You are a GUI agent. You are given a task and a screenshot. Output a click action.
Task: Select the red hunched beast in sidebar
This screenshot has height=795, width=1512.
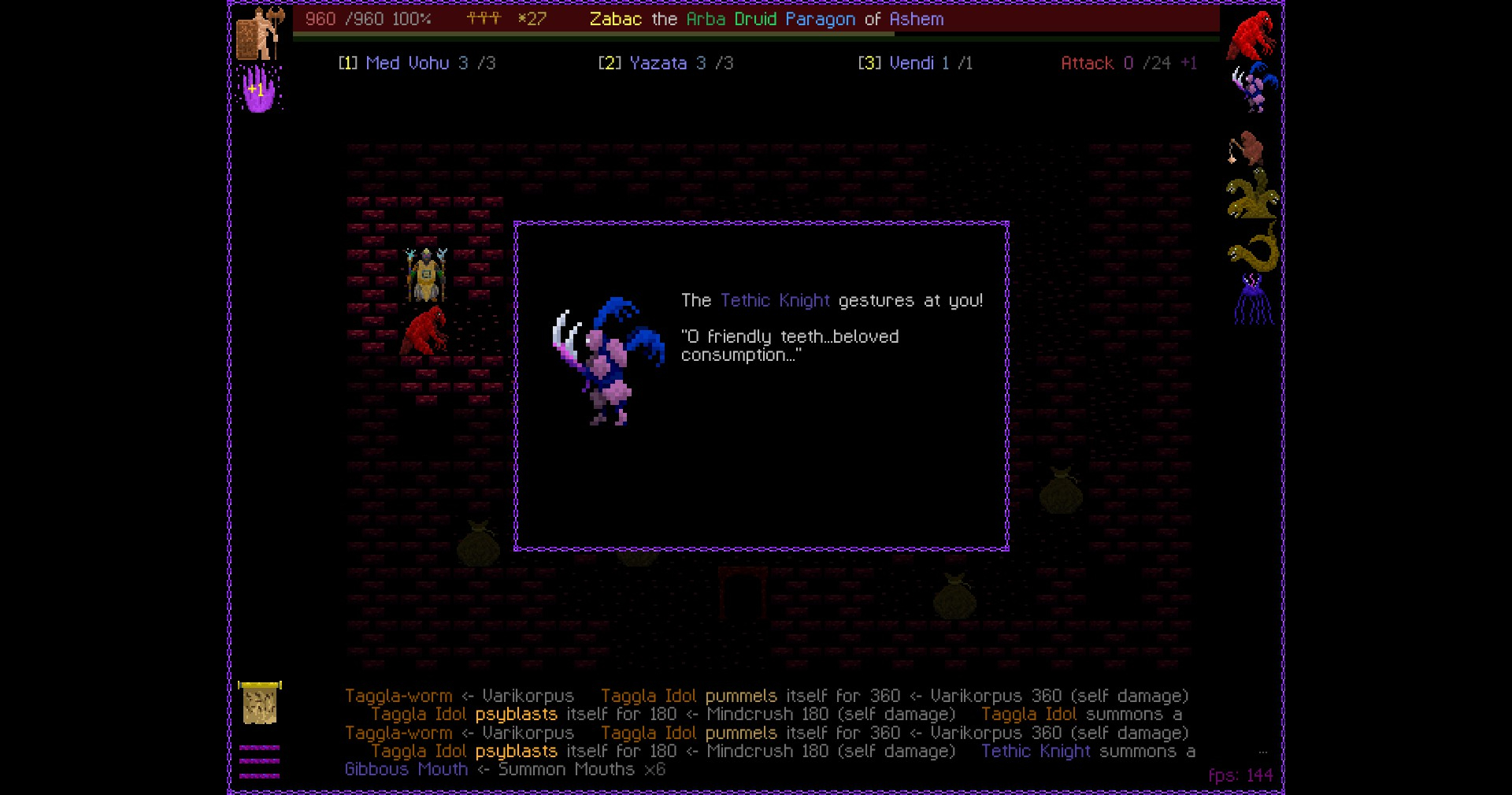1251,35
